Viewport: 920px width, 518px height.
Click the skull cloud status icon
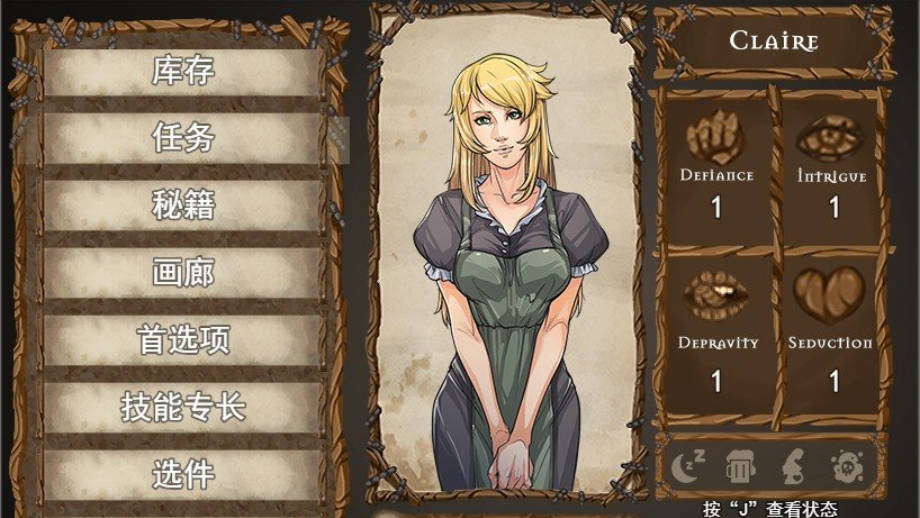(846, 466)
